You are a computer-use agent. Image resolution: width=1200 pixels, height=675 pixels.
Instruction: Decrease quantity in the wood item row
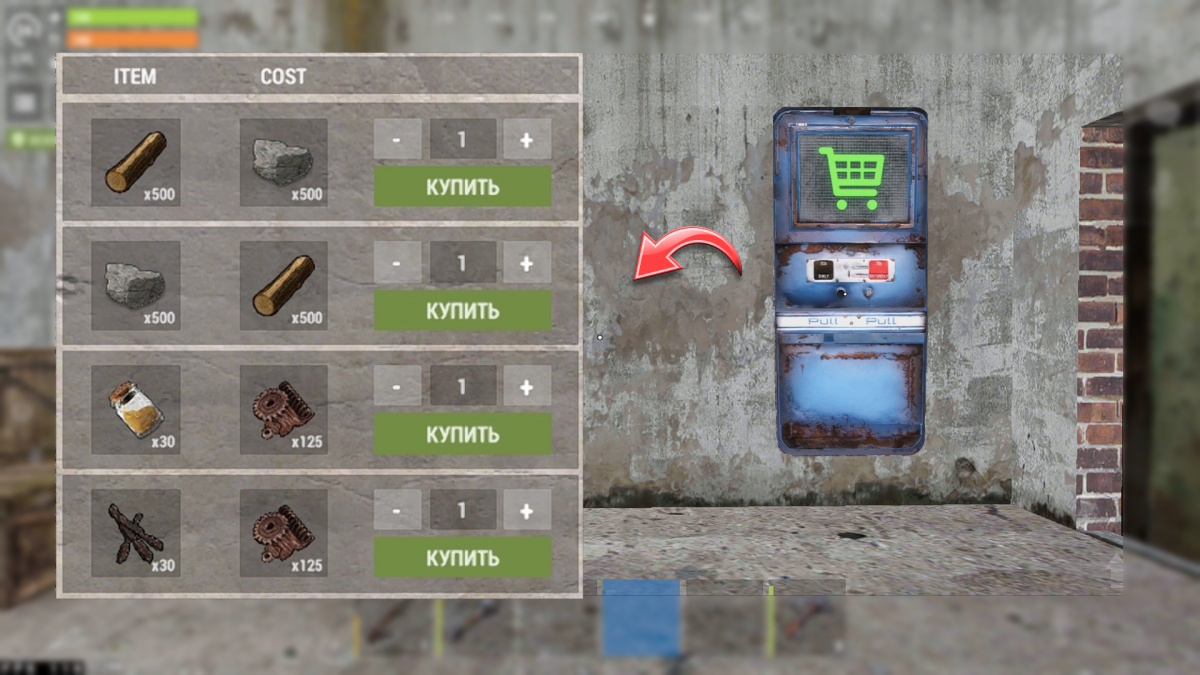[397, 140]
